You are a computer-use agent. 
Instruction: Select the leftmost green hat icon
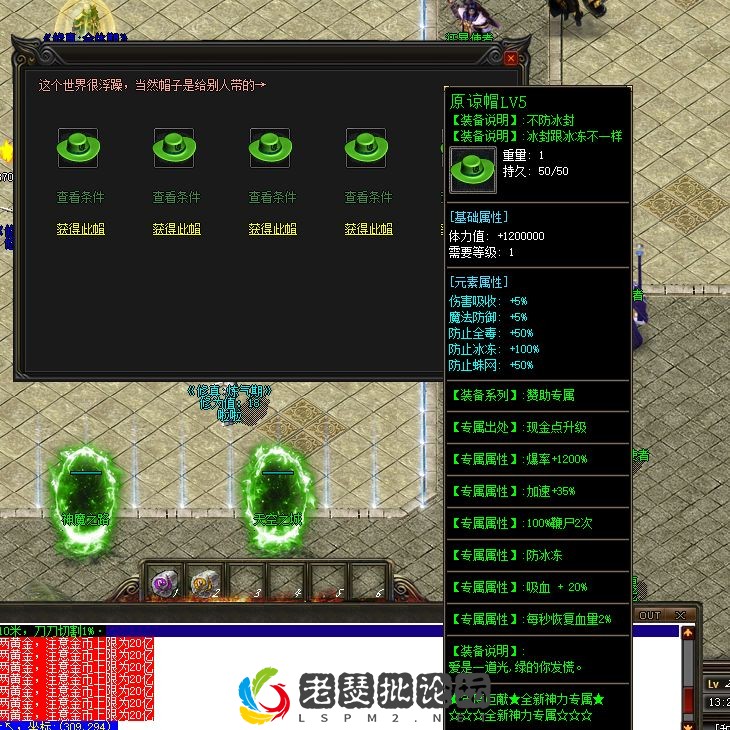click(78, 149)
